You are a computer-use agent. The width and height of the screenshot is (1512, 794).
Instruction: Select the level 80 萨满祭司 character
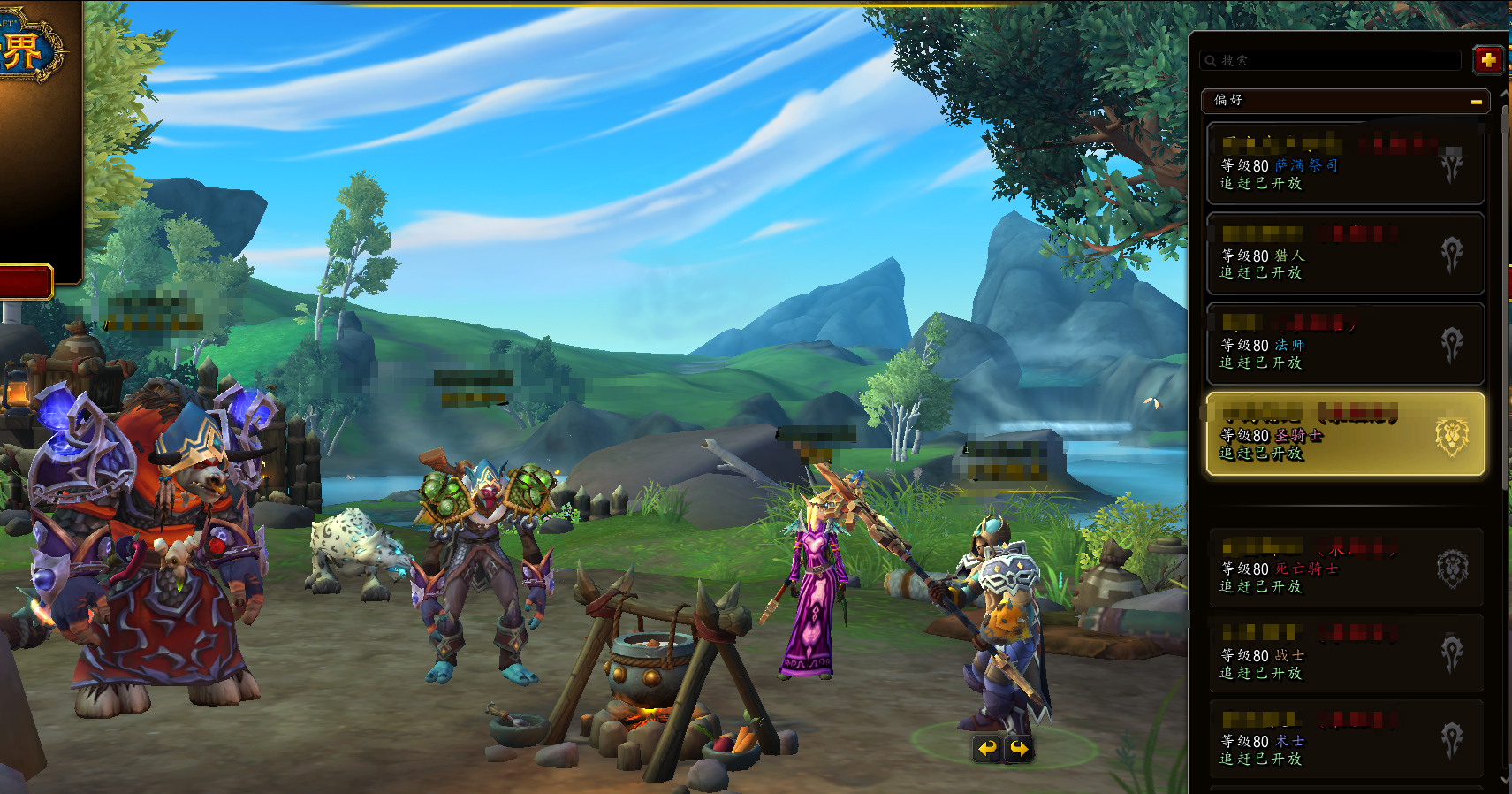tap(1345, 164)
